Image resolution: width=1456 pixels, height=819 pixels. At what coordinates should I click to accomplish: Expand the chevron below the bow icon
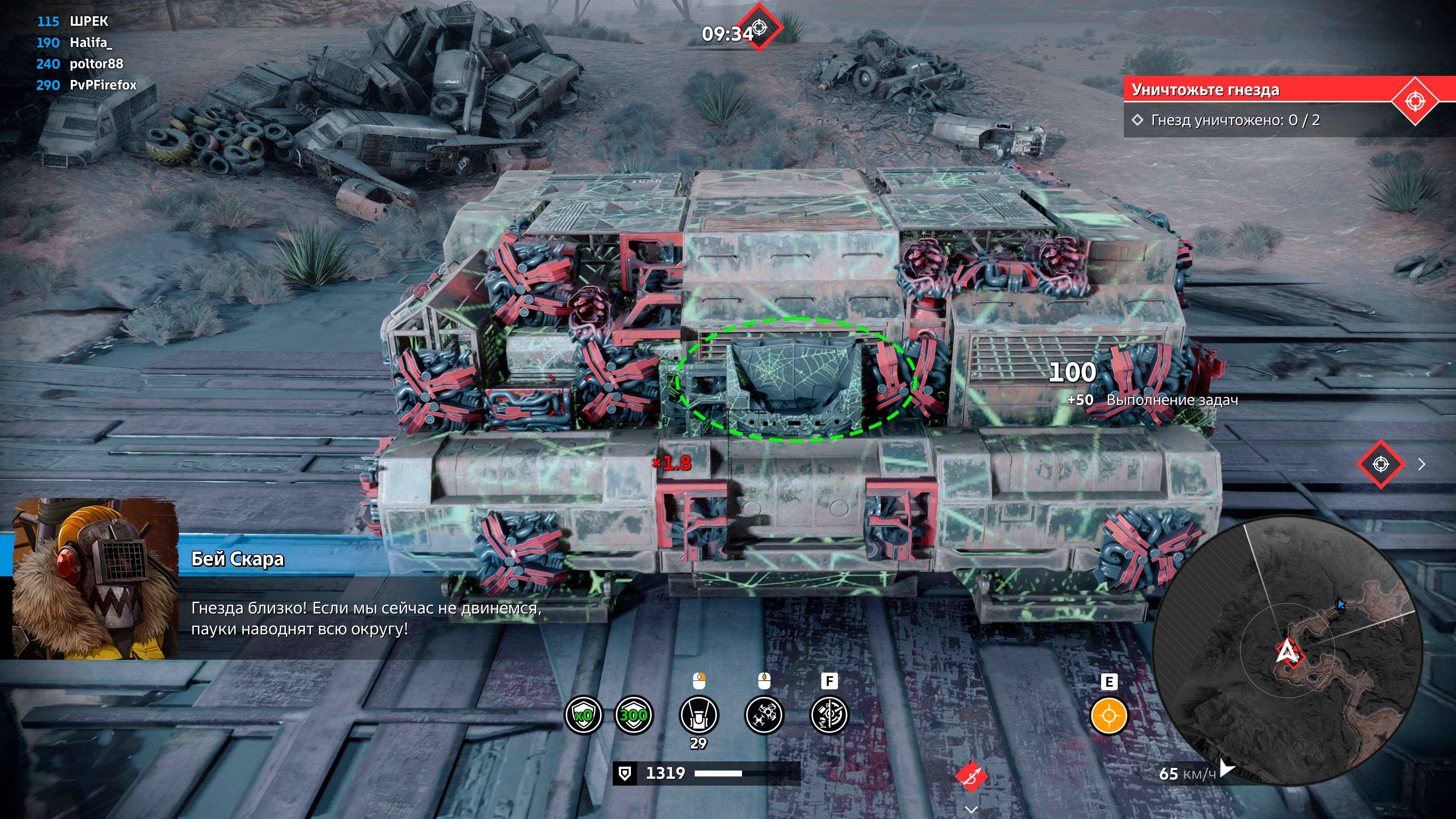point(971,810)
